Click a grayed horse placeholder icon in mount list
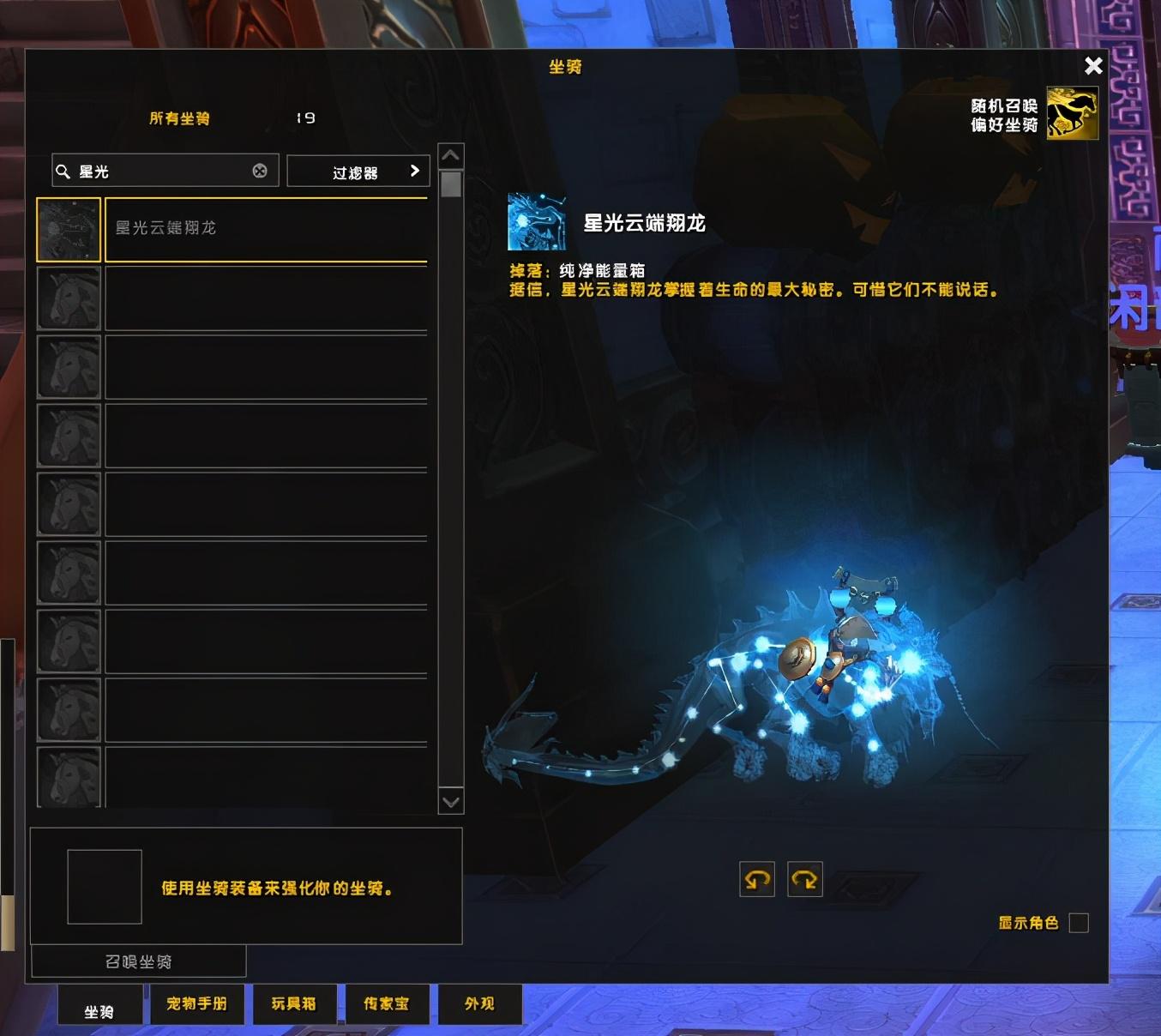The width and height of the screenshot is (1161, 1036). [69, 298]
